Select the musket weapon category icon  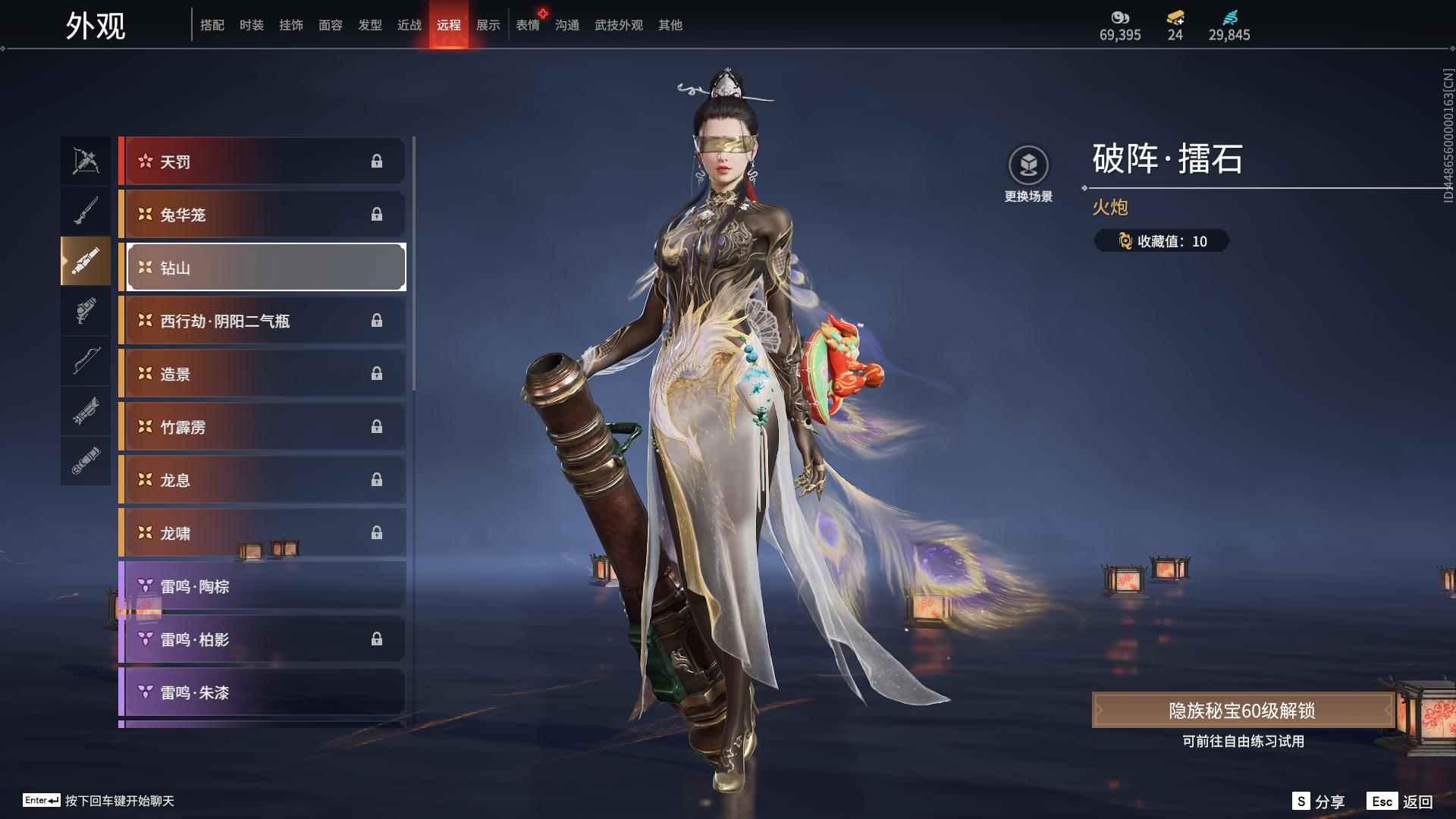click(86, 210)
